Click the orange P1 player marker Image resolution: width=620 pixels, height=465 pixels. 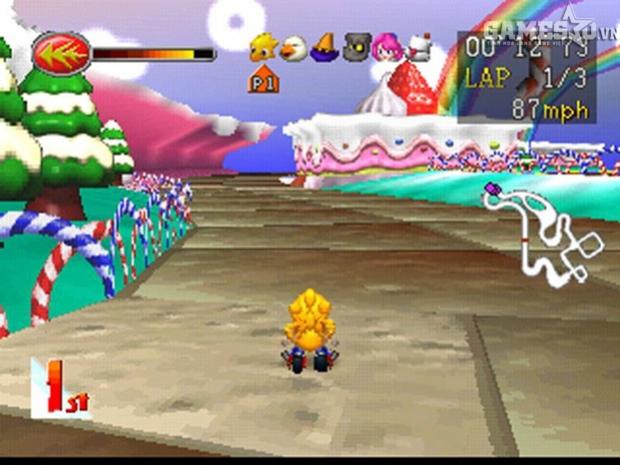coord(263,79)
